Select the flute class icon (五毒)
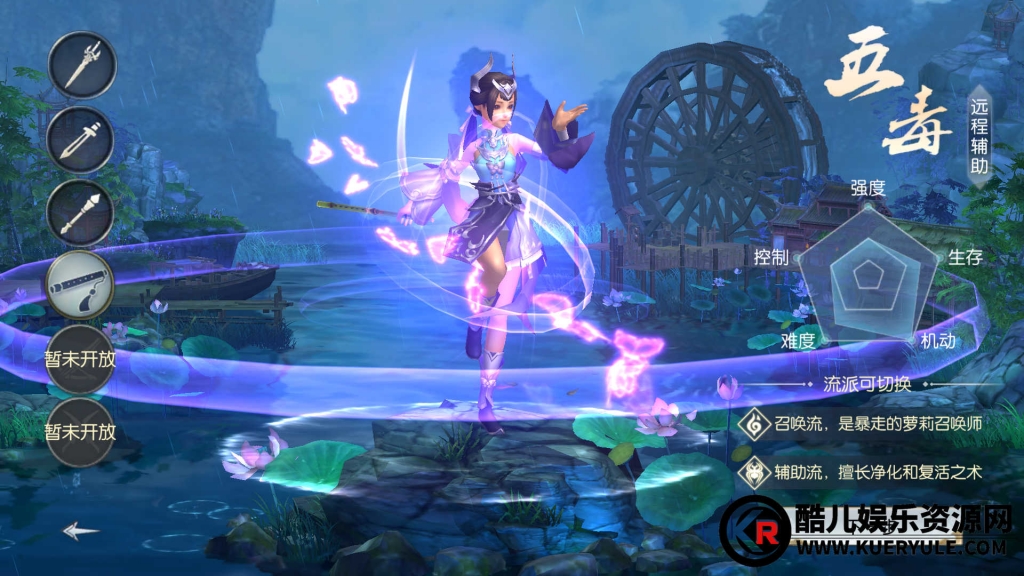The height and width of the screenshot is (576, 1024). [81, 285]
